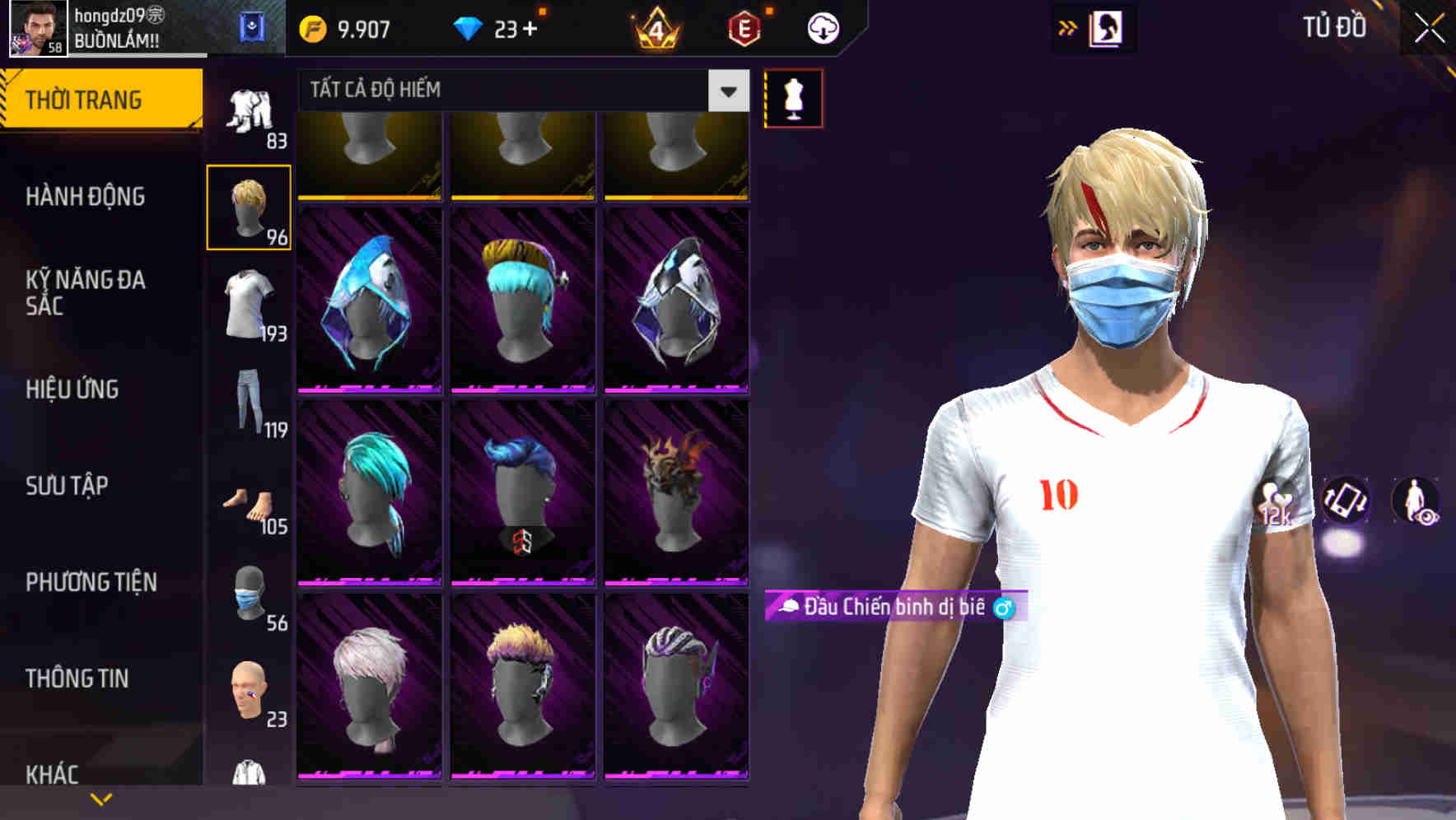
Task: Select the crown level 4 badge
Action: [x=655, y=28]
